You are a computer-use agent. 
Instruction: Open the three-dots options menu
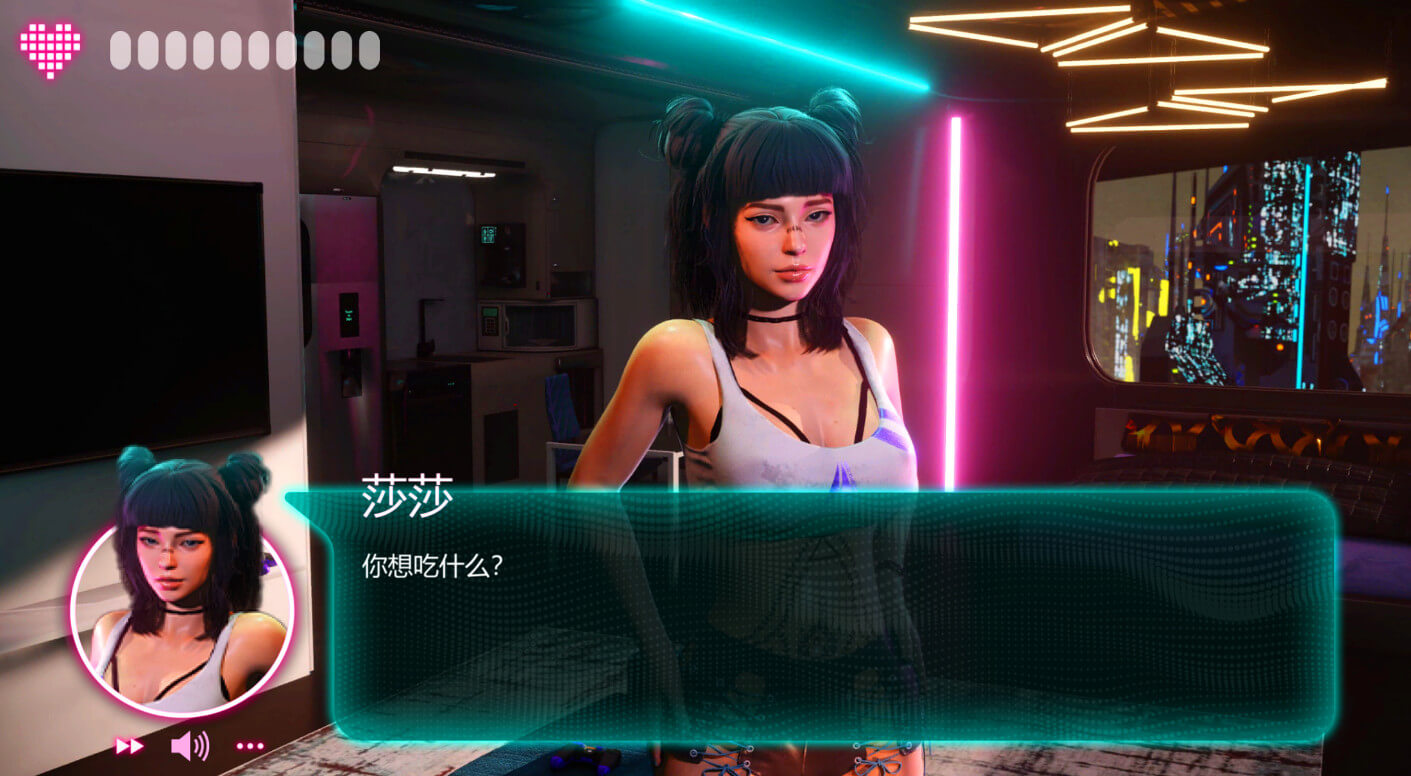click(x=250, y=746)
